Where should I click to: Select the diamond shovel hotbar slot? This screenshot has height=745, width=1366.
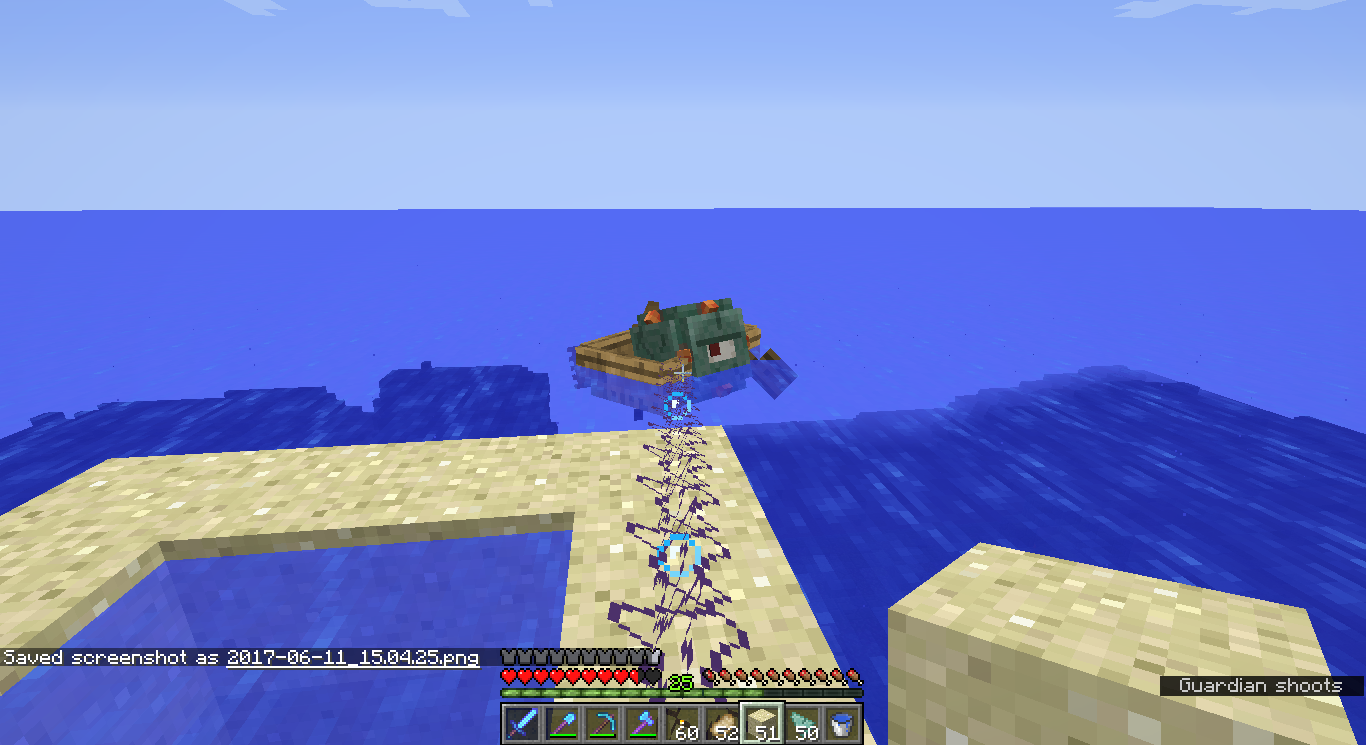point(561,723)
